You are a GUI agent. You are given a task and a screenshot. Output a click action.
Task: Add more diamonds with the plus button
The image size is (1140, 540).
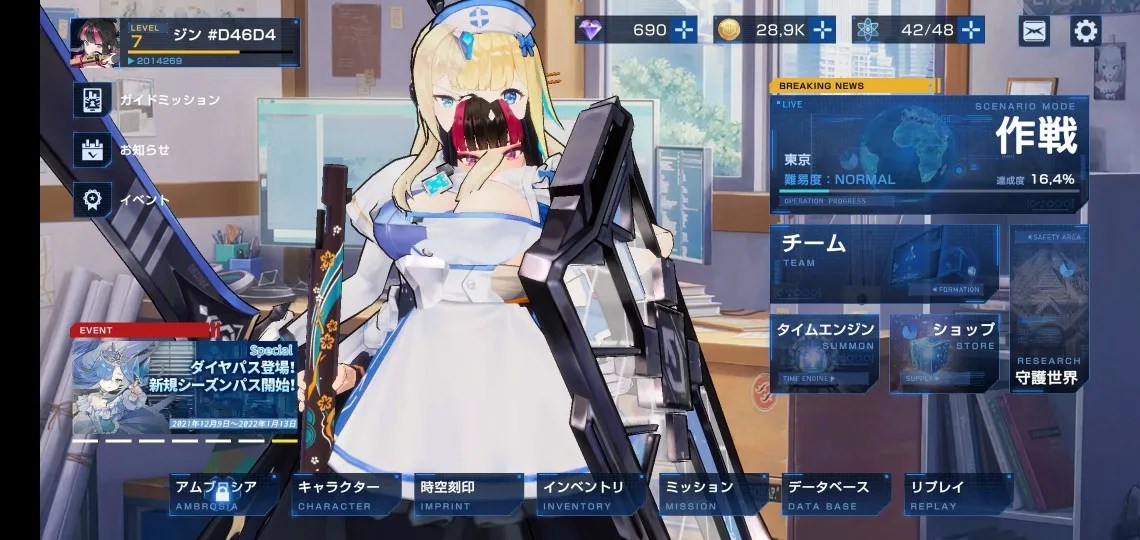coord(684,30)
